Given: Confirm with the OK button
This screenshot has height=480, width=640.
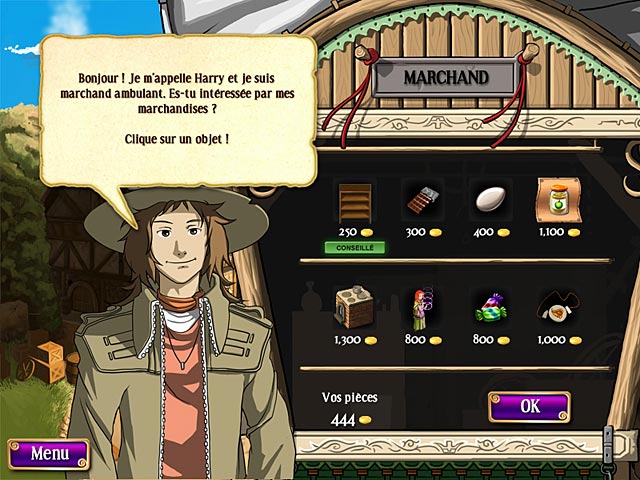Looking at the screenshot, I should (529, 406).
